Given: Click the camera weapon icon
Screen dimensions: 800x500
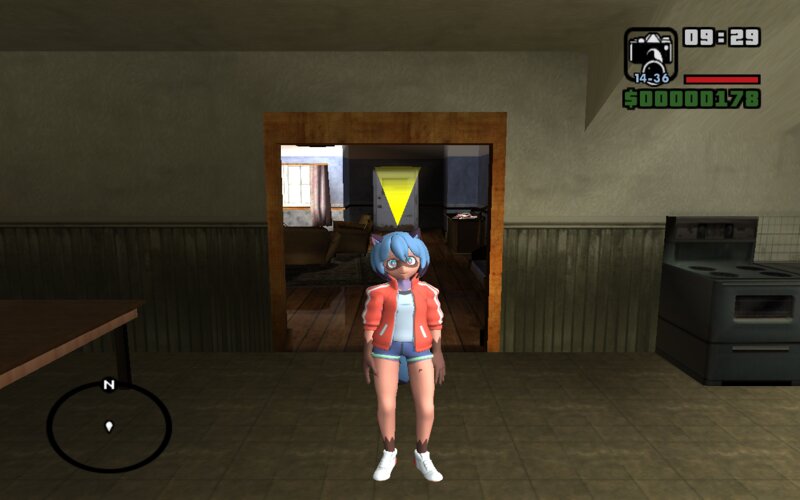Looking at the screenshot, I should pyautogui.click(x=650, y=54).
